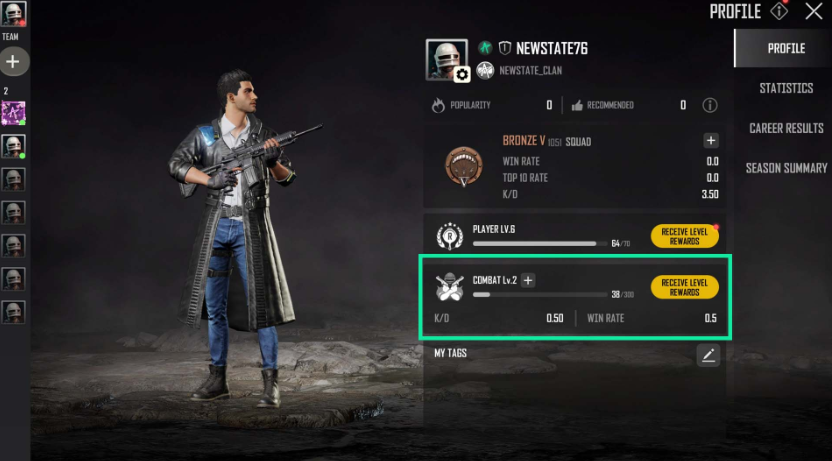Add a teammate with the plus button
832x461 pixels.
(x=13, y=62)
